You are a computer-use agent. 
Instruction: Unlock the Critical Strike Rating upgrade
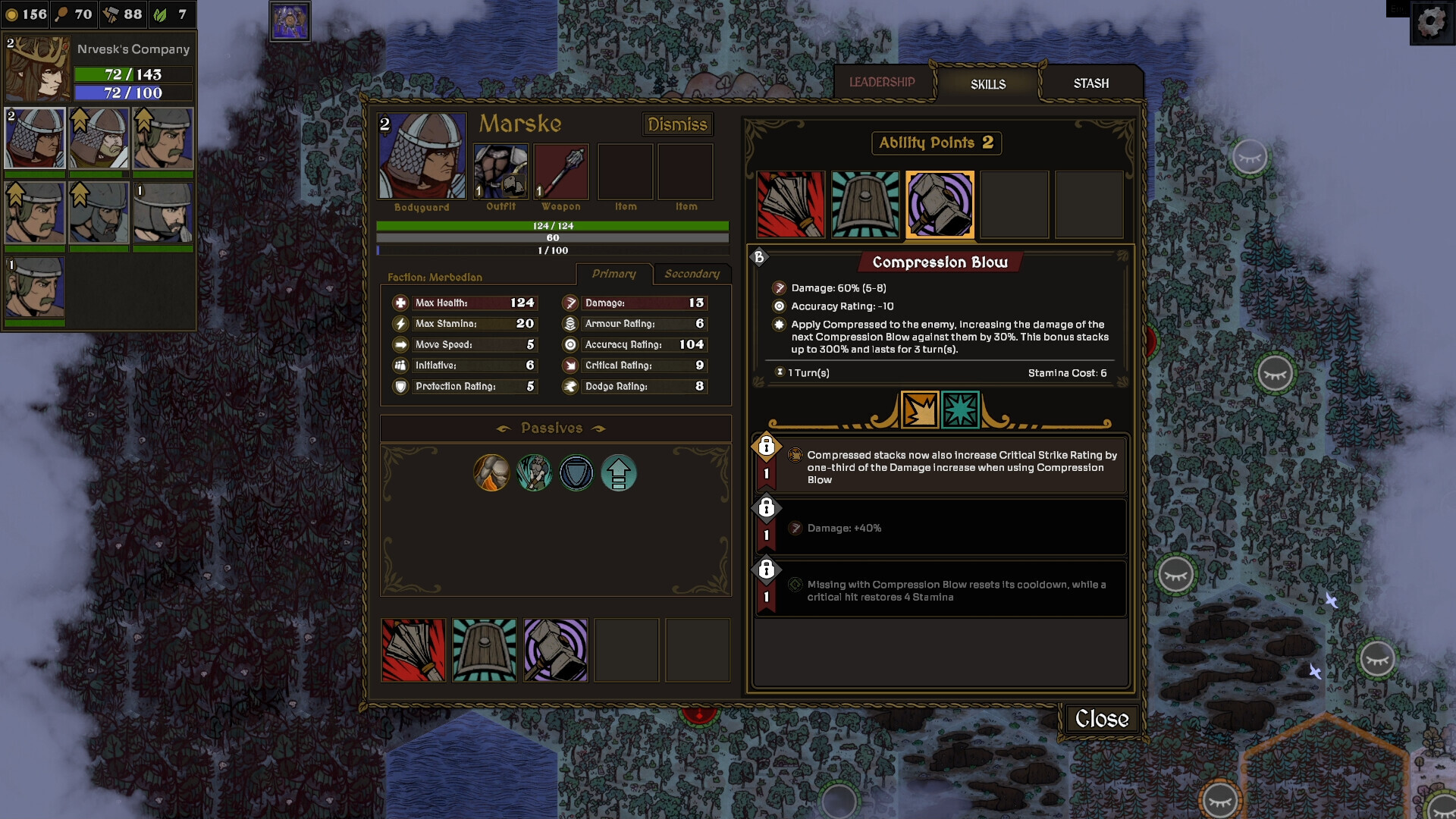tap(767, 447)
